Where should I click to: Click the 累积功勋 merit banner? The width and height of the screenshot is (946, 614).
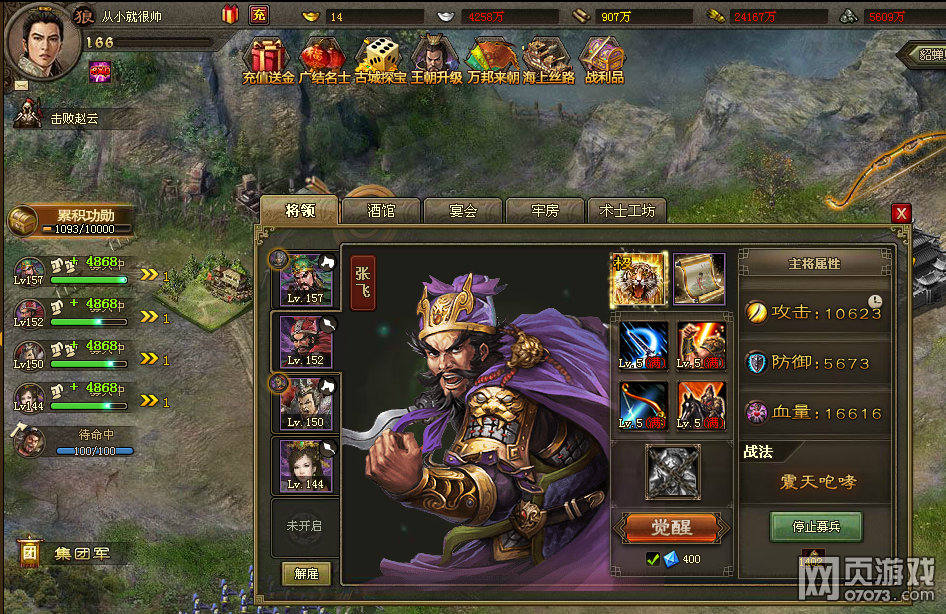click(70, 220)
